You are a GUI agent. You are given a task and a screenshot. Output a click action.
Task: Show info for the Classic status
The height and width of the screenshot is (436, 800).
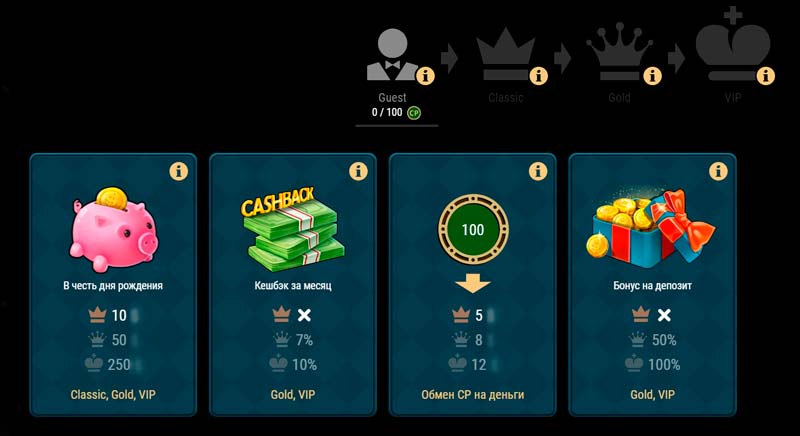pyautogui.click(x=539, y=76)
